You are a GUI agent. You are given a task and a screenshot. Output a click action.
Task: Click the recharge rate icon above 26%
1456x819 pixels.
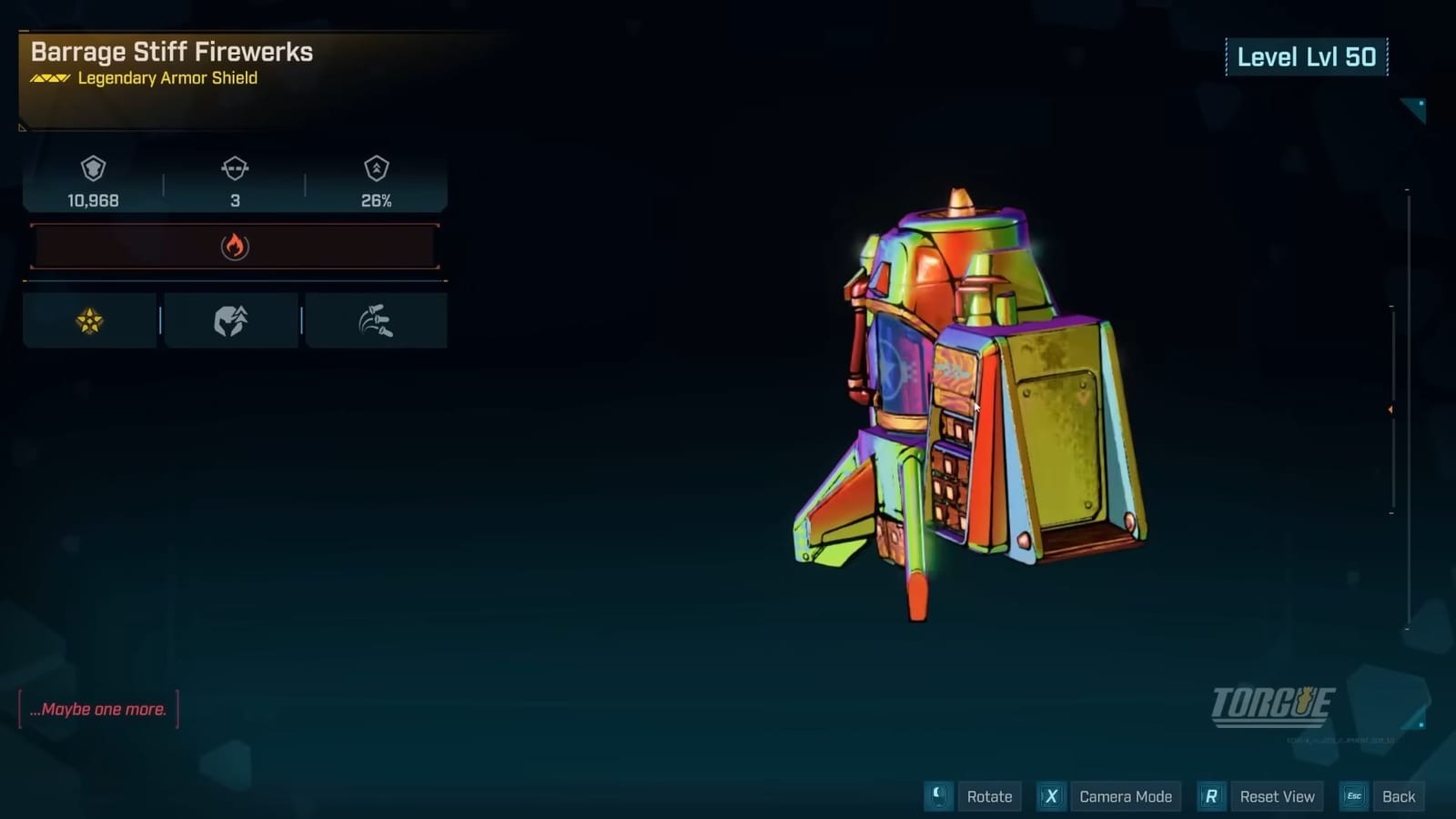point(376,170)
